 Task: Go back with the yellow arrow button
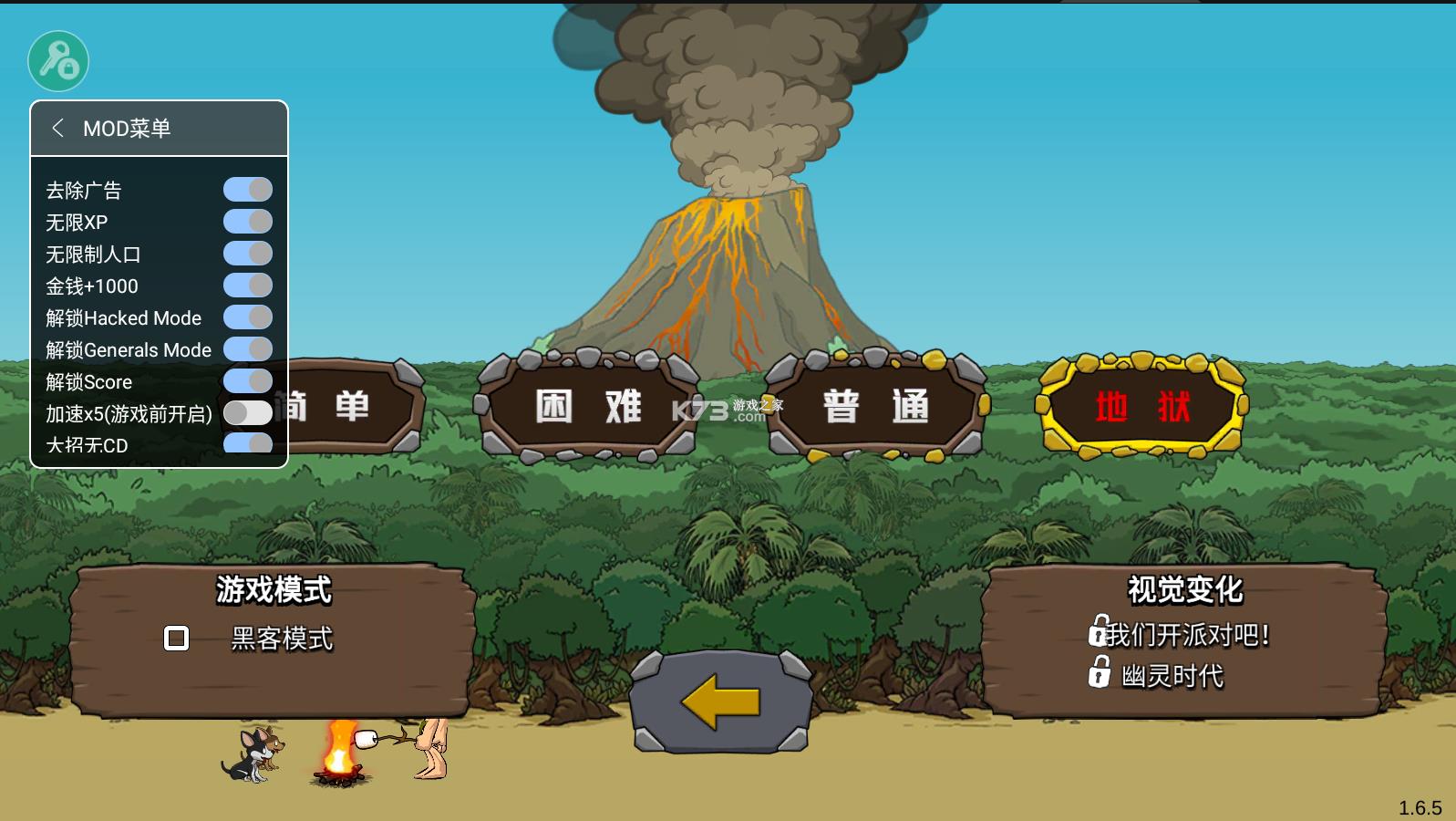click(720, 701)
